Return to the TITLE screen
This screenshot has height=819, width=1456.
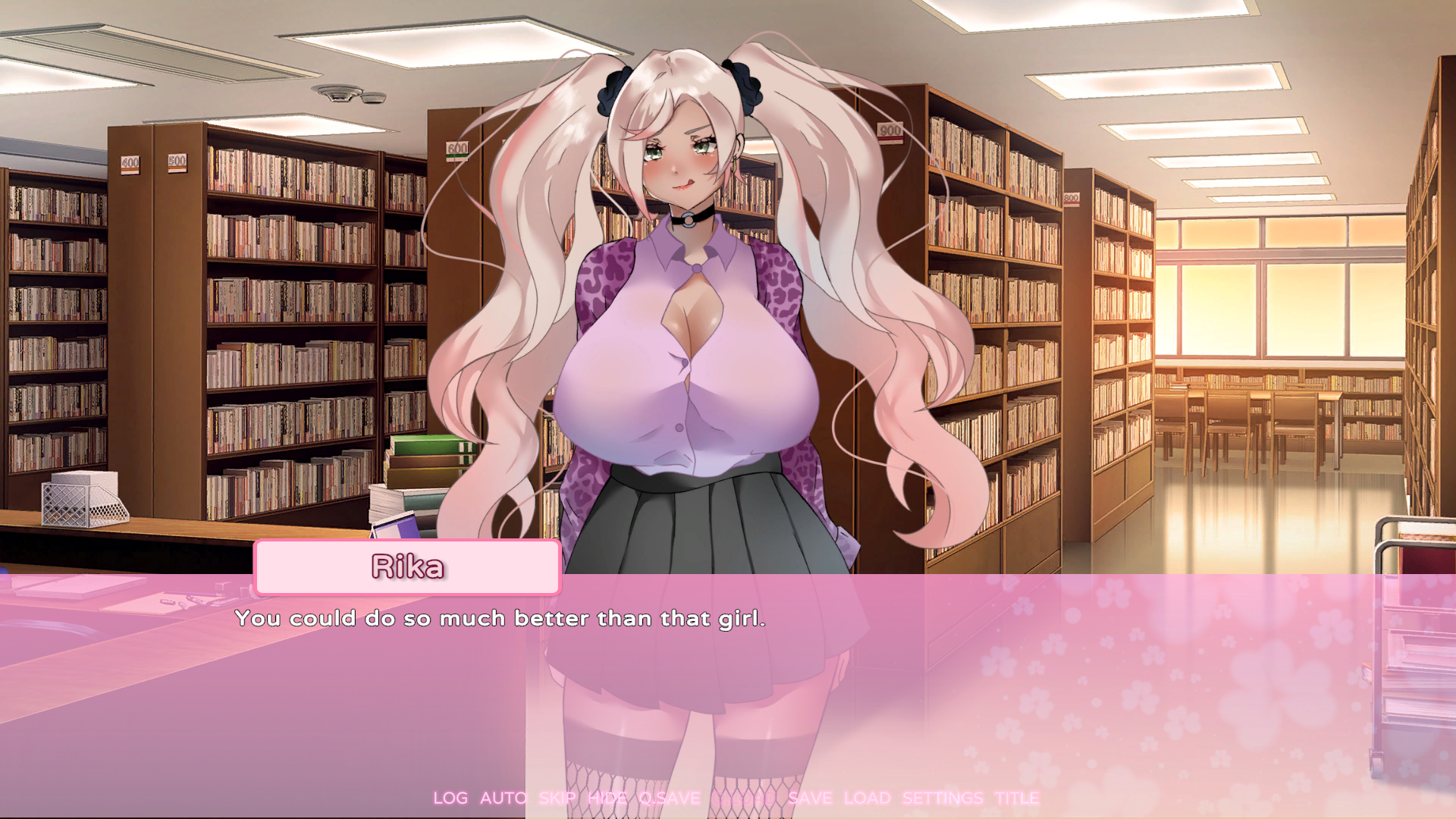click(1016, 798)
